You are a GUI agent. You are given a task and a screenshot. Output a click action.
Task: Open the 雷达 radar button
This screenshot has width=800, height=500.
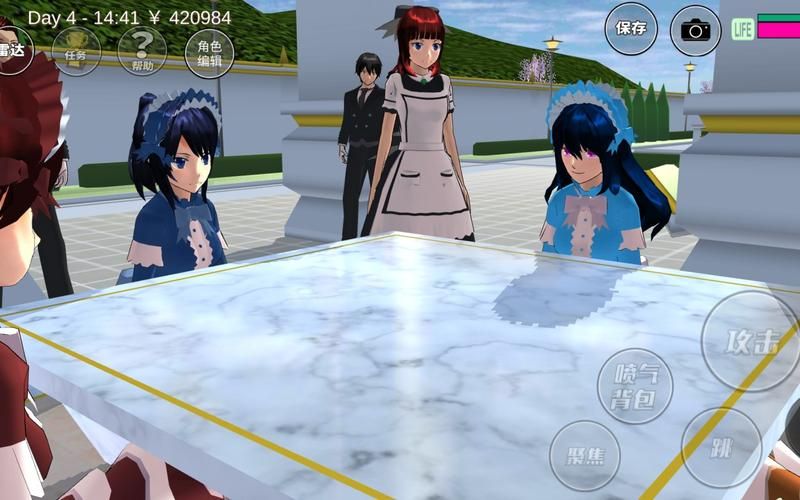(12, 50)
